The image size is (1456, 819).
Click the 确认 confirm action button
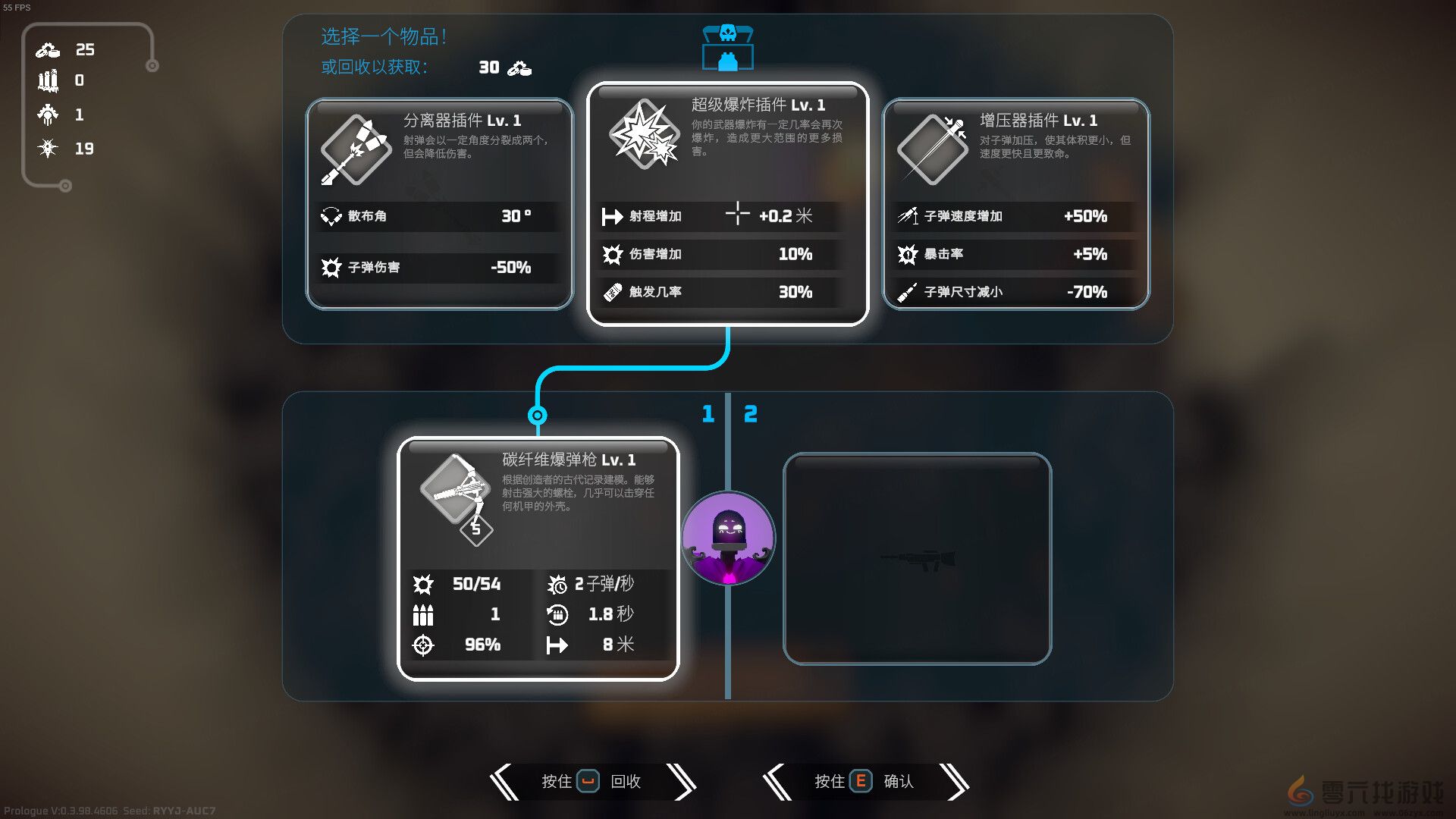click(x=863, y=781)
